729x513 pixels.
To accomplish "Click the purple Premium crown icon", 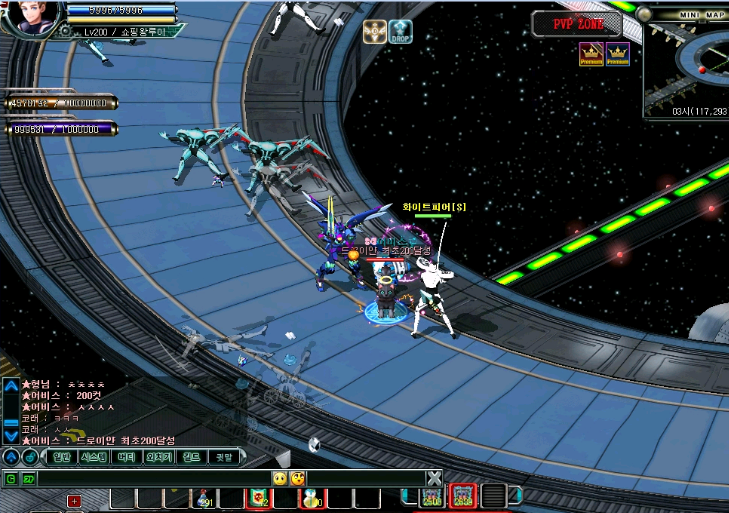I will [618, 54].
